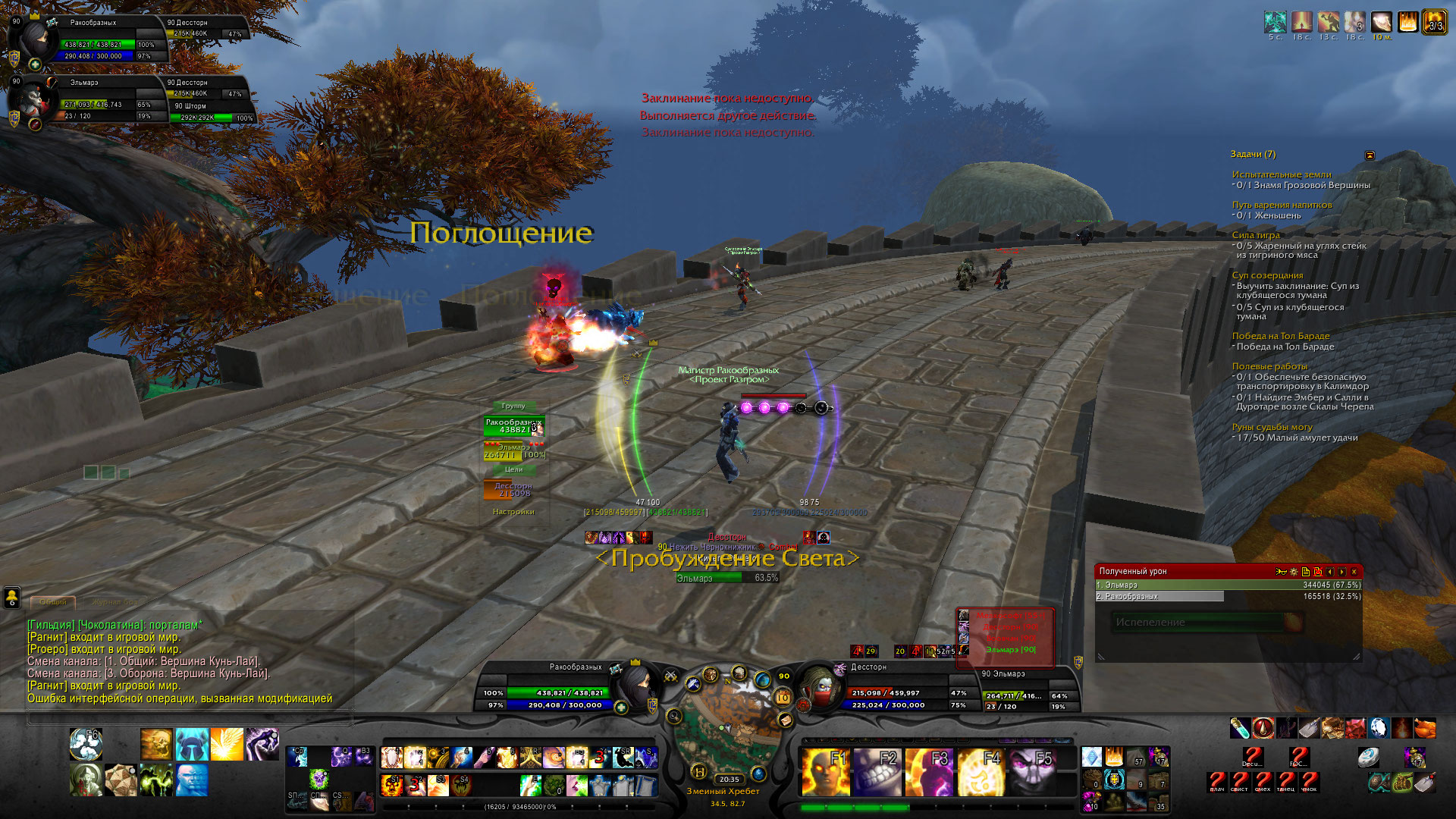
Task: Open the Настройки option in healing frame
Action: [513, 512]
